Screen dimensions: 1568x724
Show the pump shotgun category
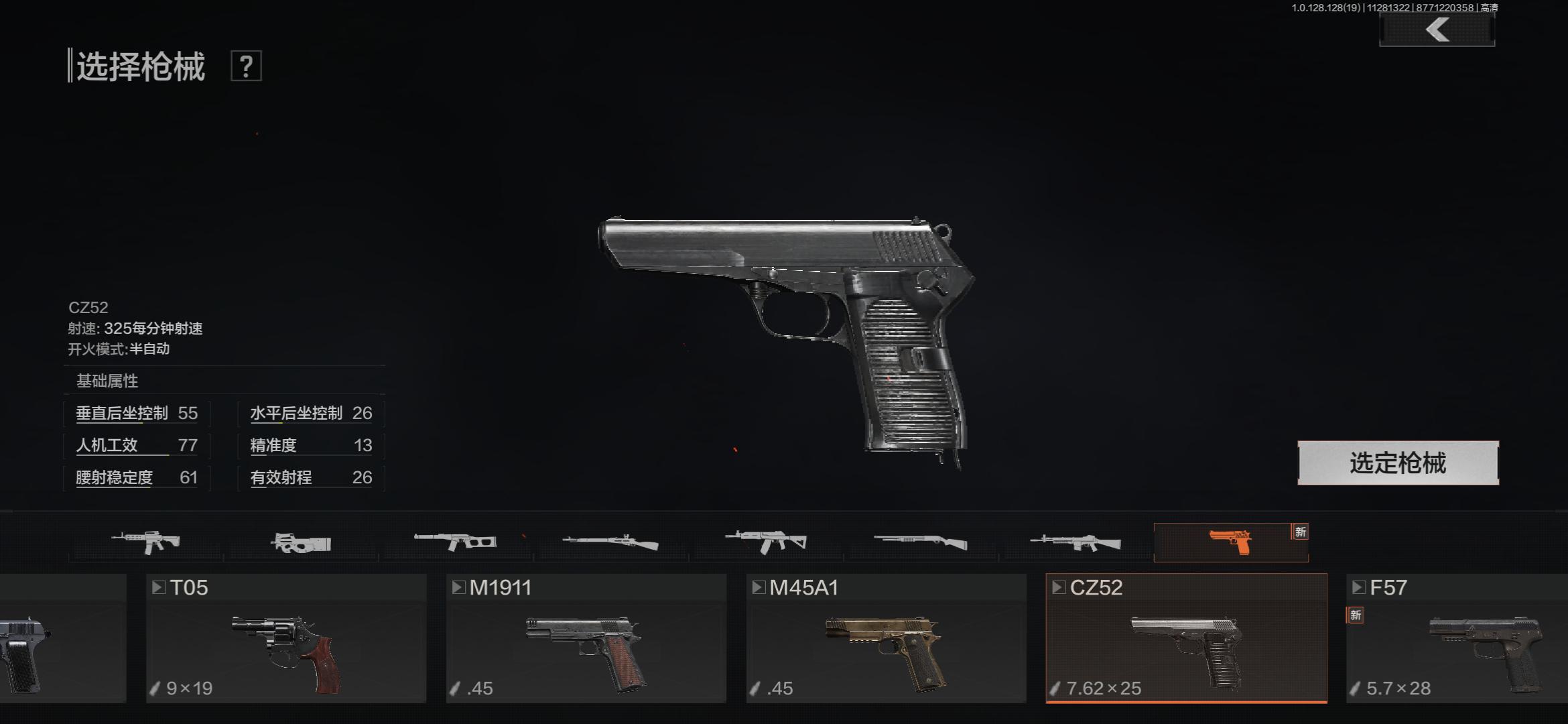tap(921, 542)
